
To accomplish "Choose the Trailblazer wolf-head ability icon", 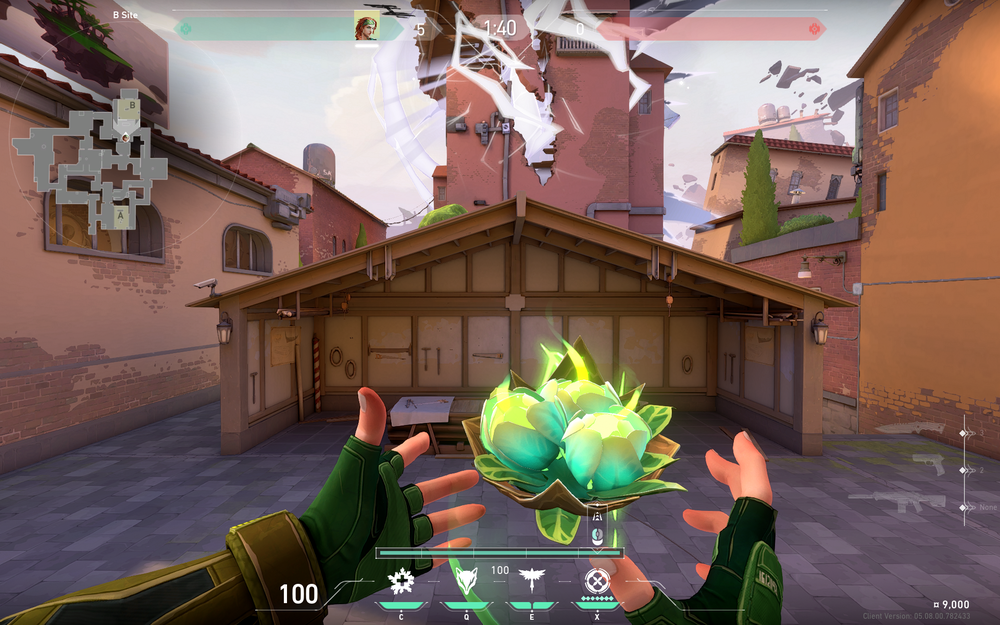I will tap(466, 581).
